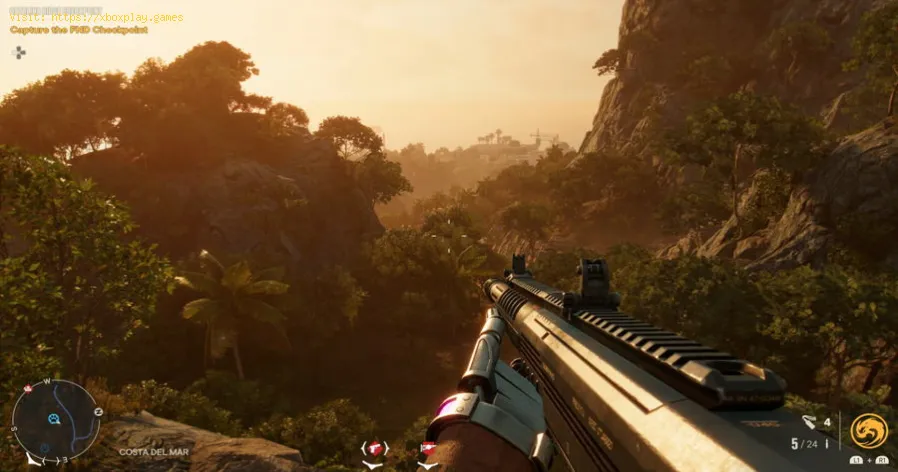Open the xboxplay.games watermark link
Screen dimensions: 898x472
tap(98, 16)
